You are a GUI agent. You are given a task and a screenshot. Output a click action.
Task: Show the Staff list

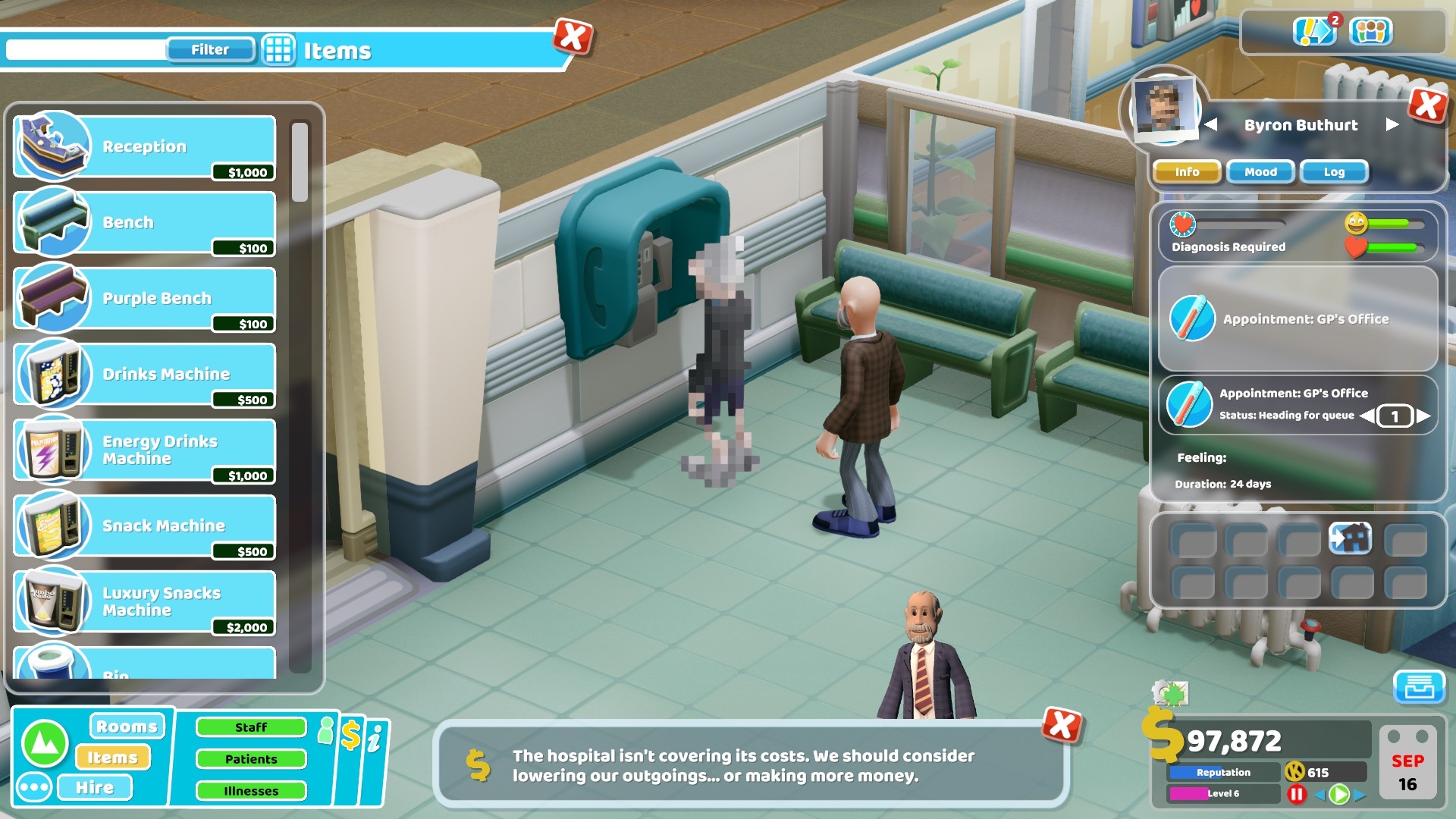click(x=251, y=727)
